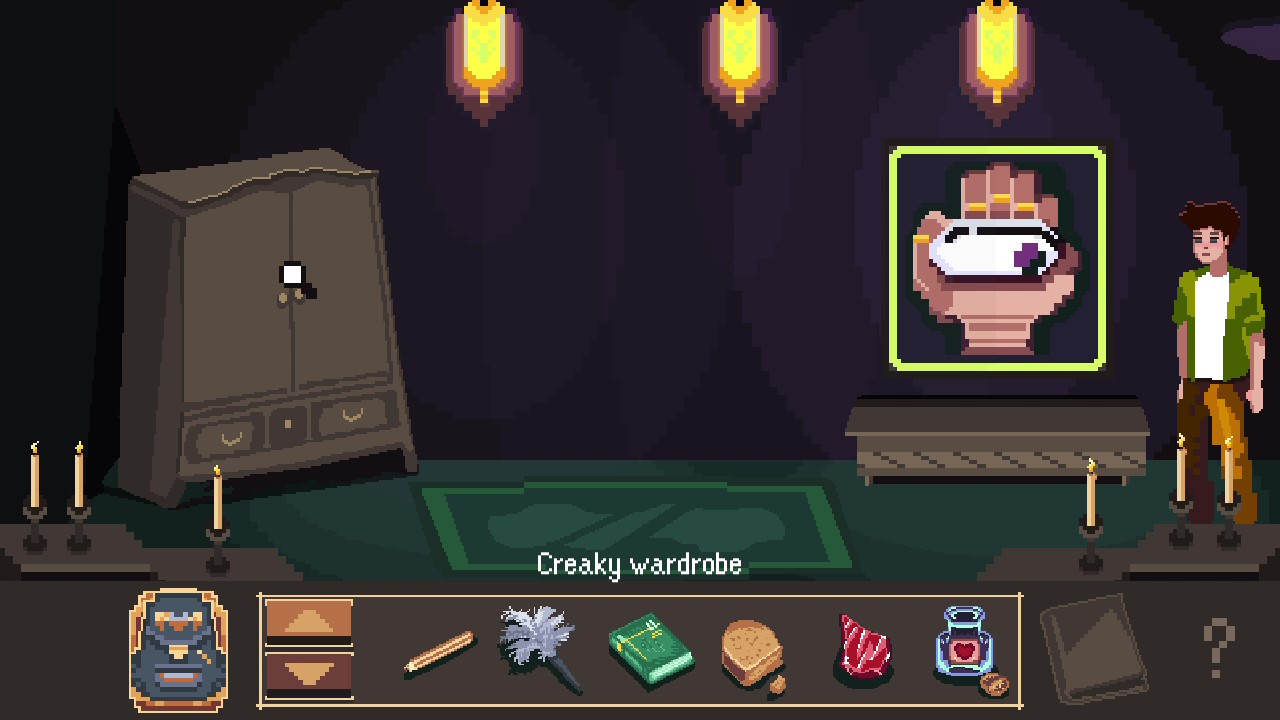Open the journal book icon
The image size is (1280, 720).
1094,648
